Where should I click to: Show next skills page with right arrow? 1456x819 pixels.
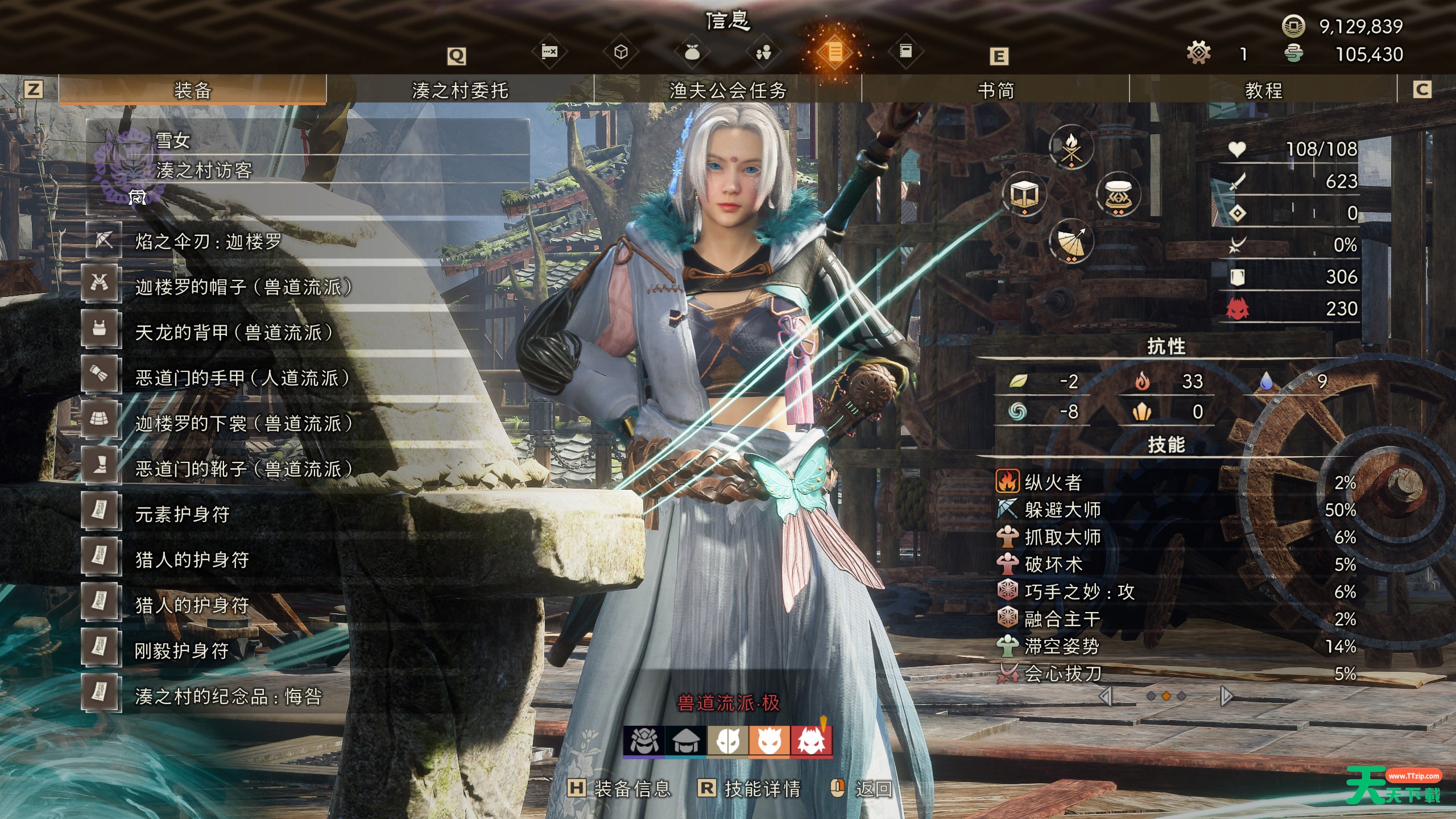(x=1226, y=696)
